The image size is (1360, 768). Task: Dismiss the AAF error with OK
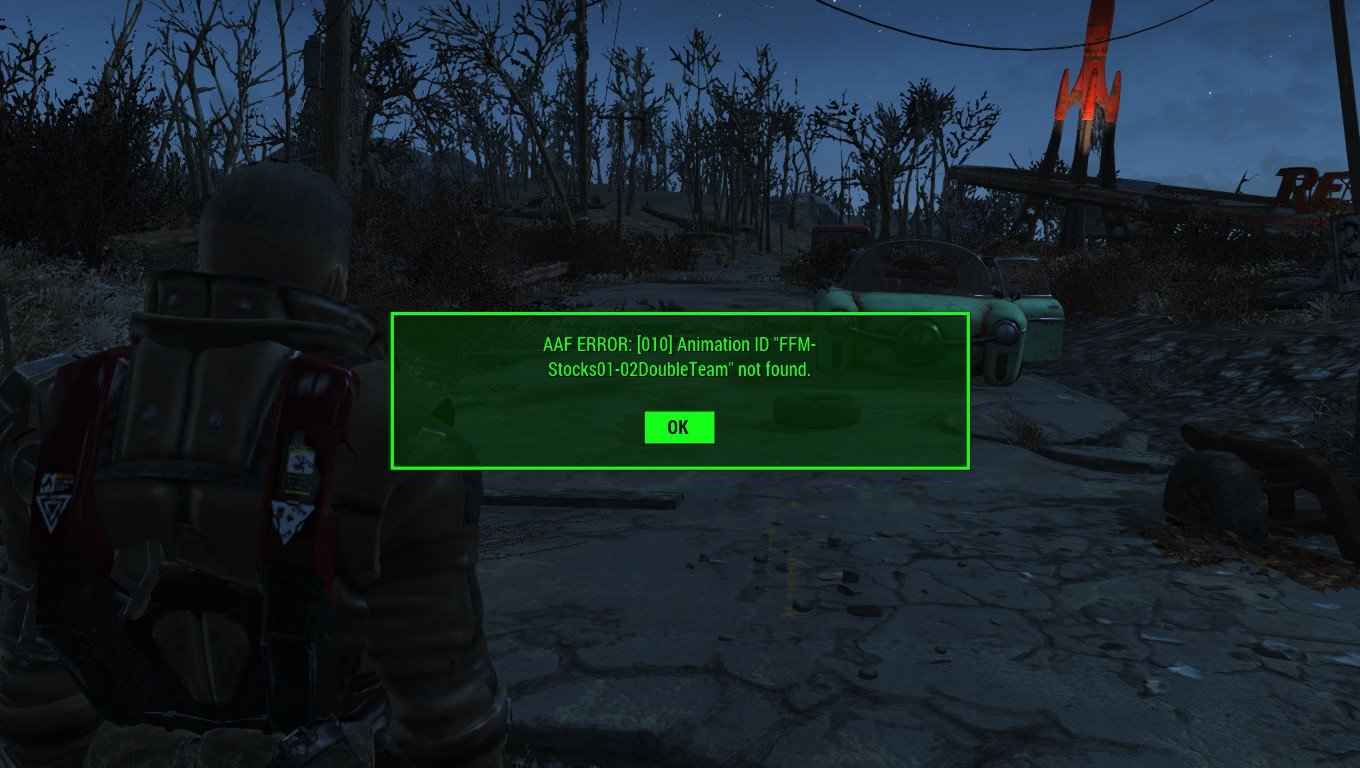click(679, 427)
